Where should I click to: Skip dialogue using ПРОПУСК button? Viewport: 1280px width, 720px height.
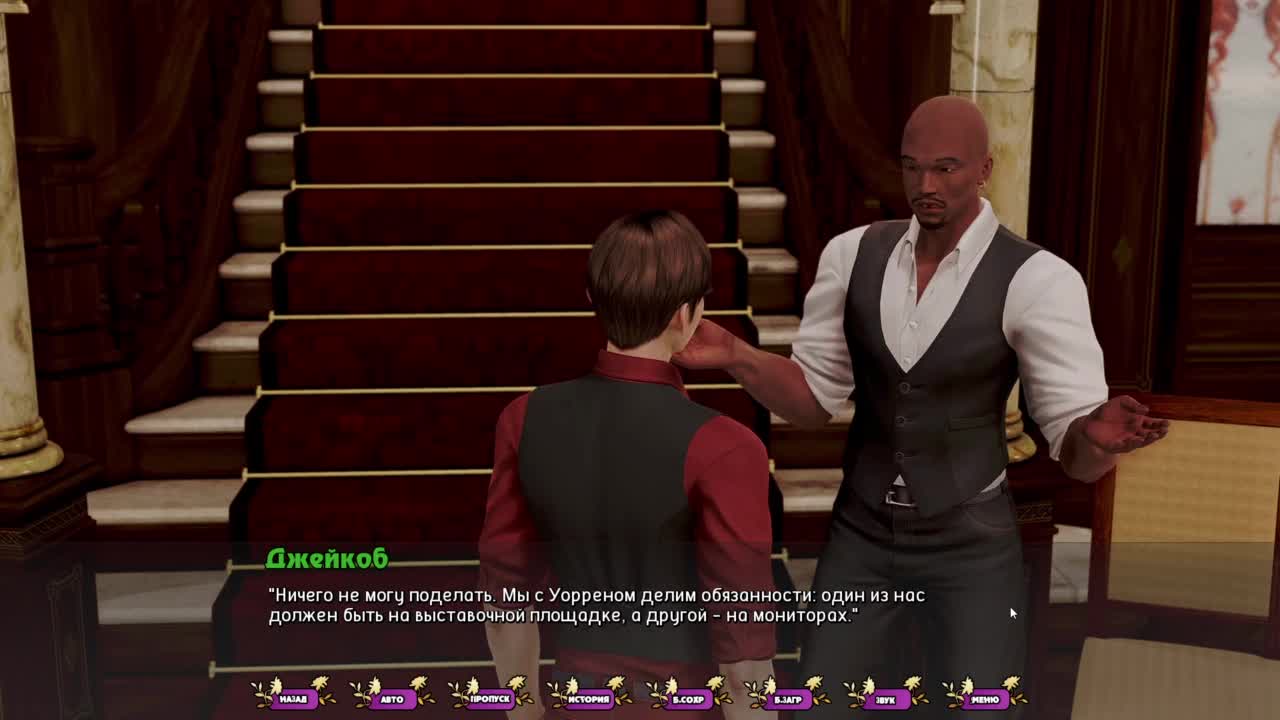[x=490, y=699]
